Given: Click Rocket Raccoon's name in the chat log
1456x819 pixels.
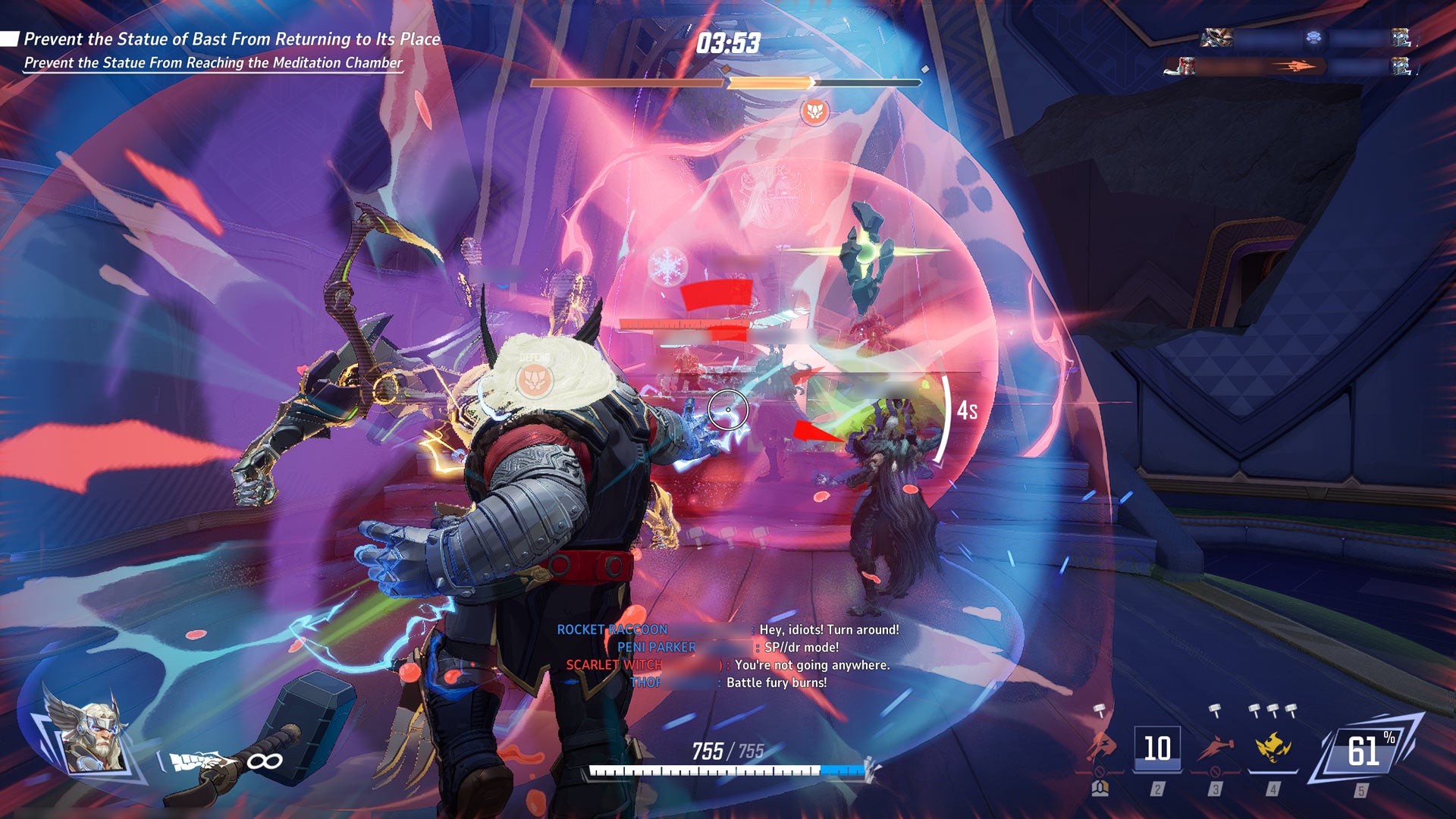Looking at the screenshot, I should click(x=613, y=629).
